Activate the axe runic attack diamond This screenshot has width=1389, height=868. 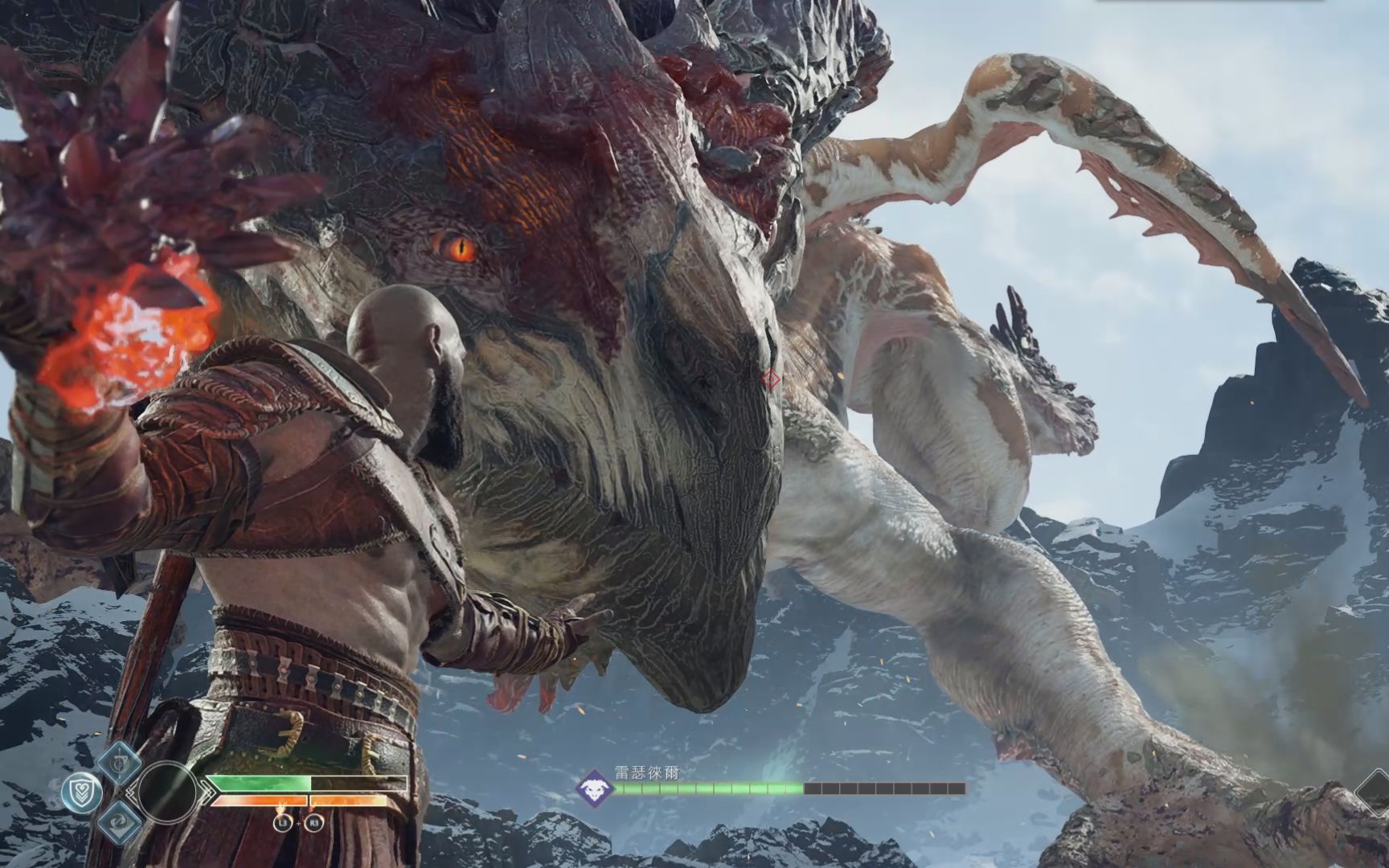tap(120, 762)
